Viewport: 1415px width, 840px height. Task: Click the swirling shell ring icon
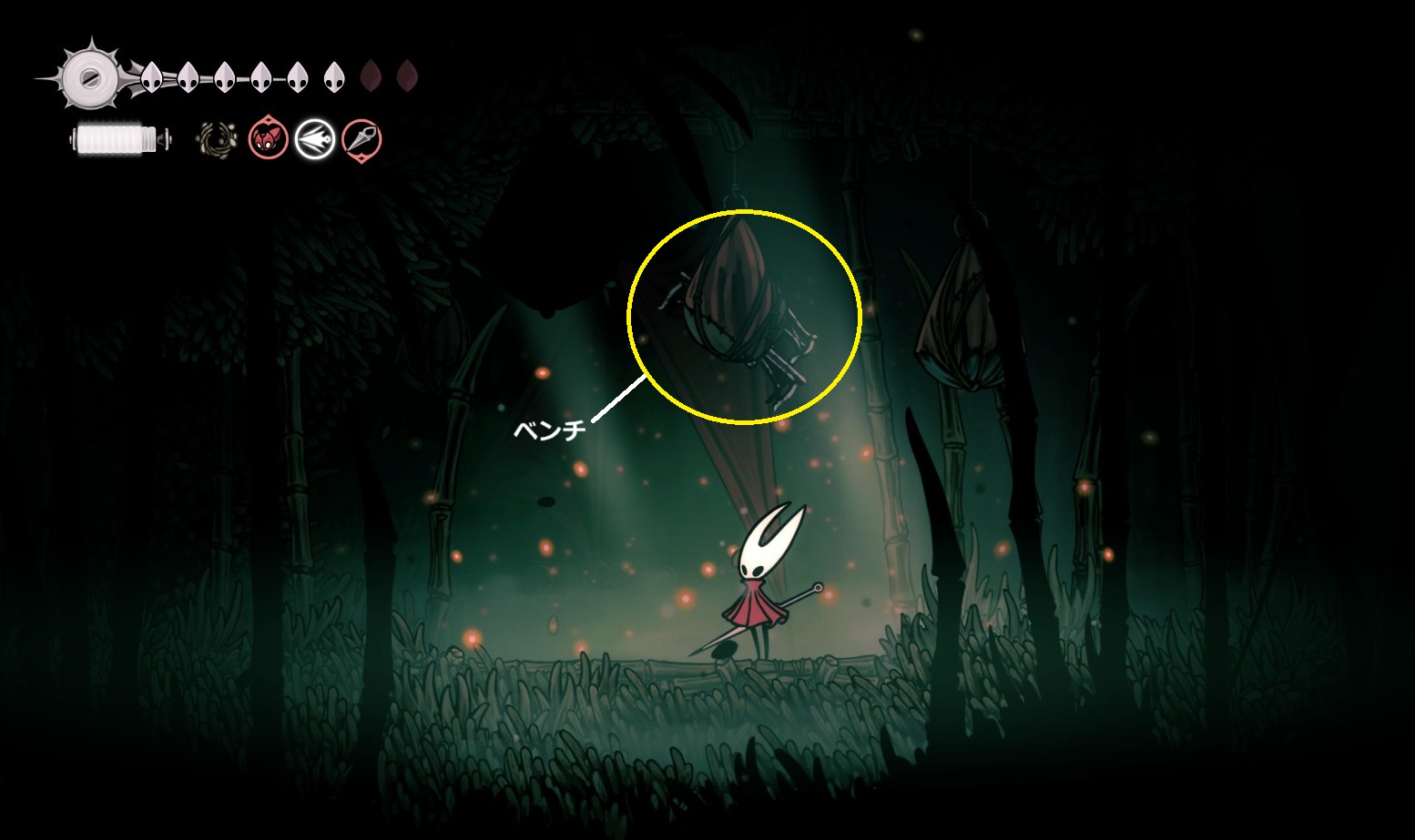point(219,140)
